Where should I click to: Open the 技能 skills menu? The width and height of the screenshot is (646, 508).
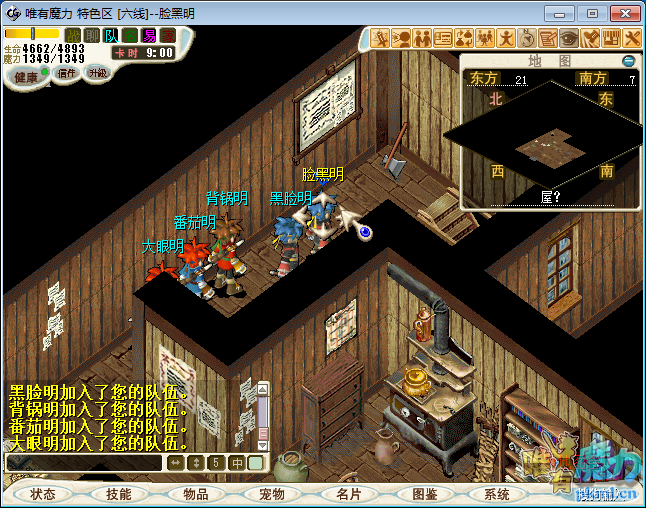click(x=119, y=494)
